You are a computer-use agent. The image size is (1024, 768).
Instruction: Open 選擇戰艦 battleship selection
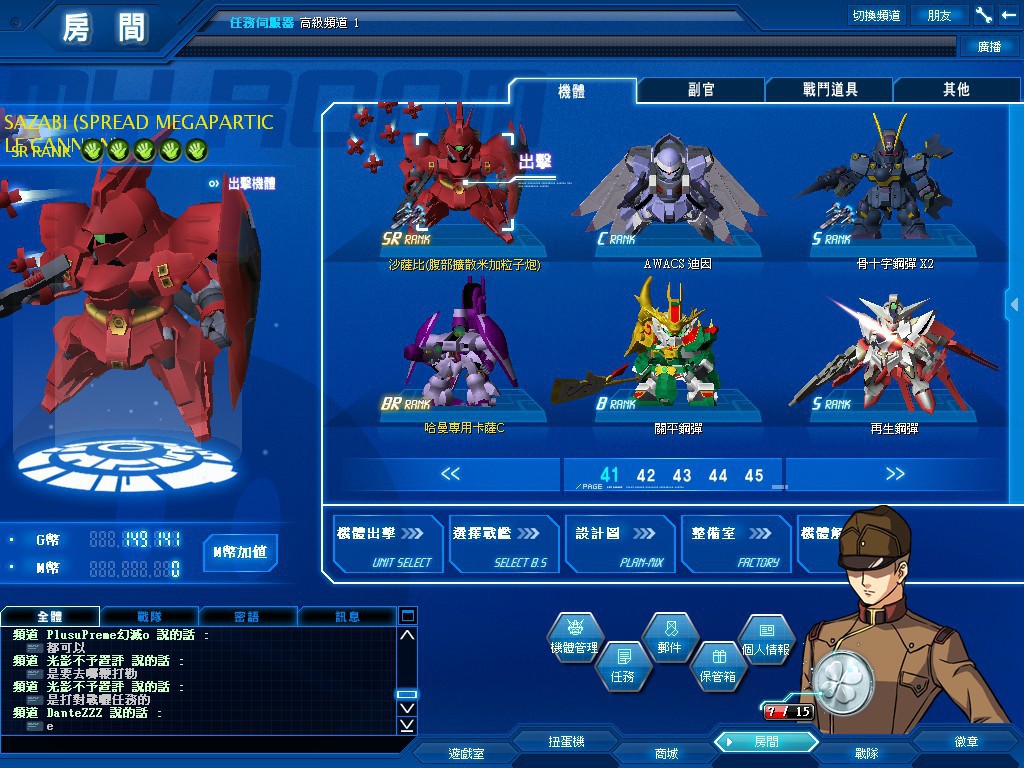pyautogui.click(x=503, y=545)
